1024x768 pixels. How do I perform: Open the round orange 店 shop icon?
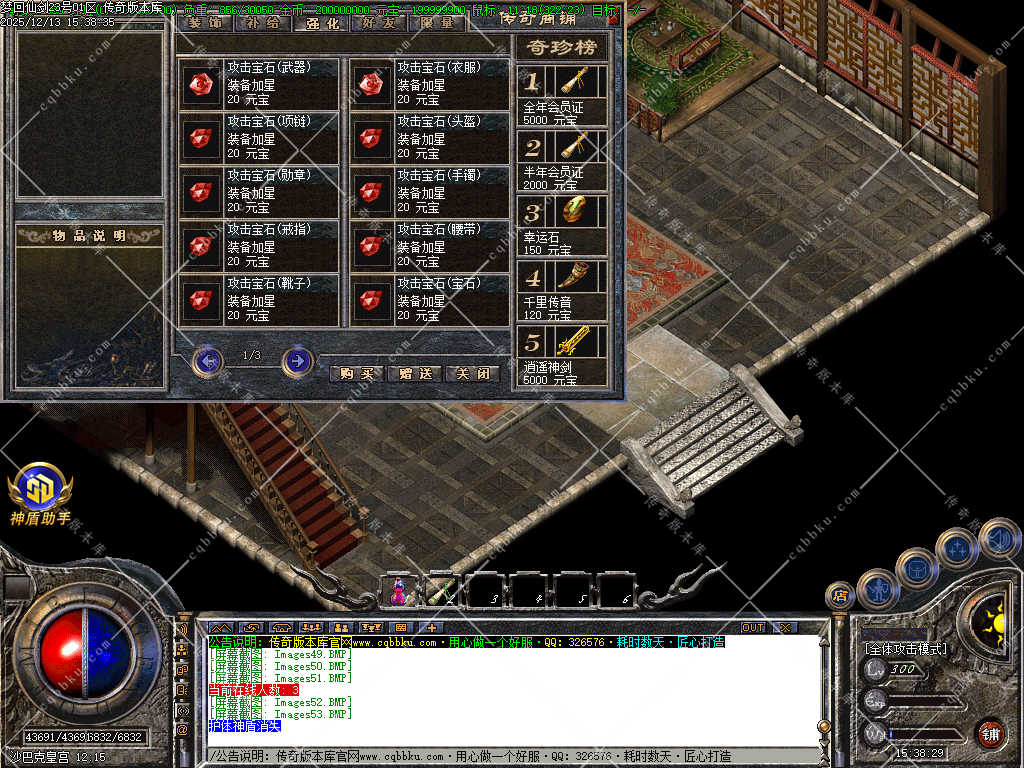tap(840, 595)
